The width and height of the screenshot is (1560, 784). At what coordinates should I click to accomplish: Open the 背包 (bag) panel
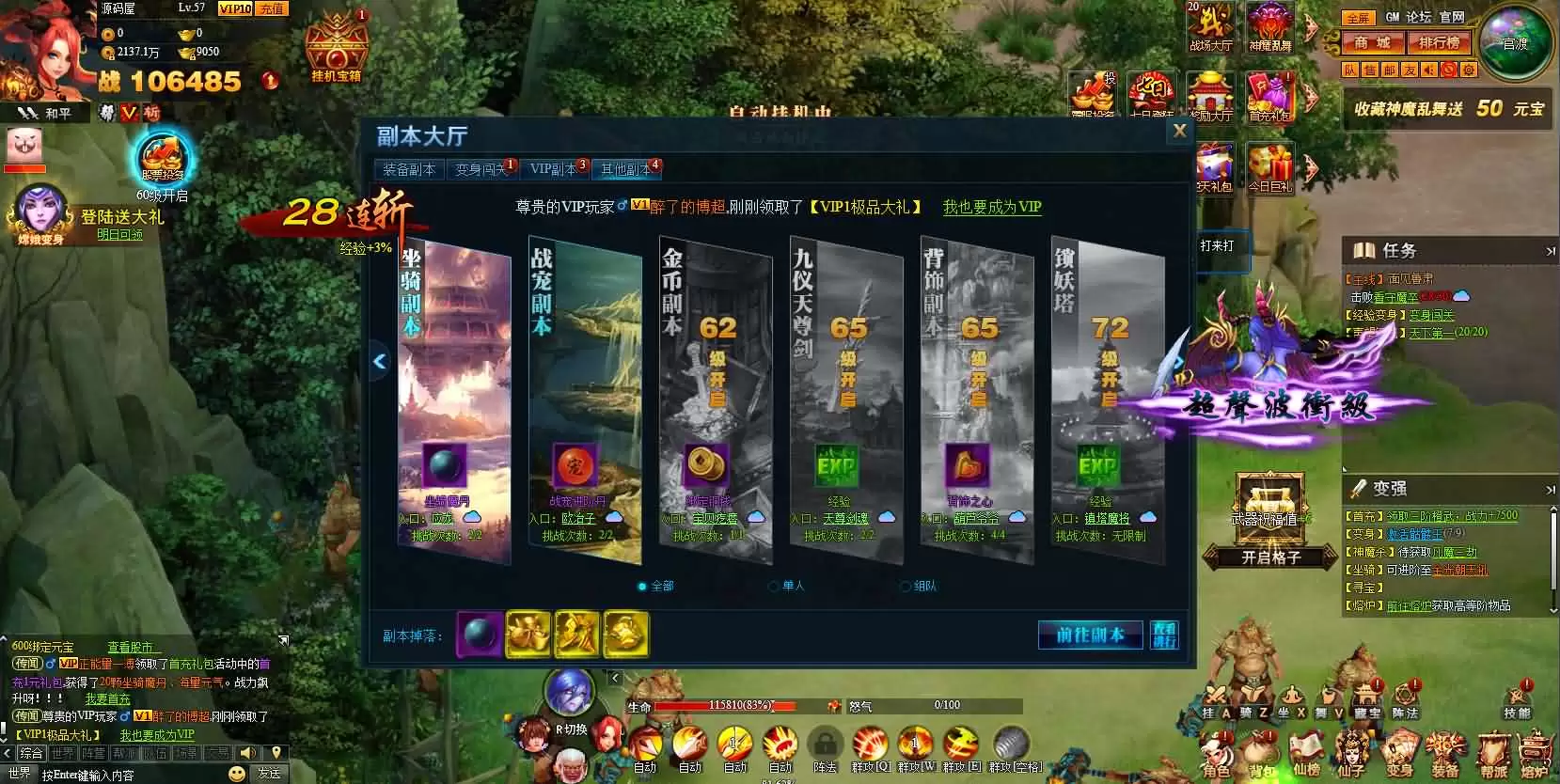(x=1259, y=755)
